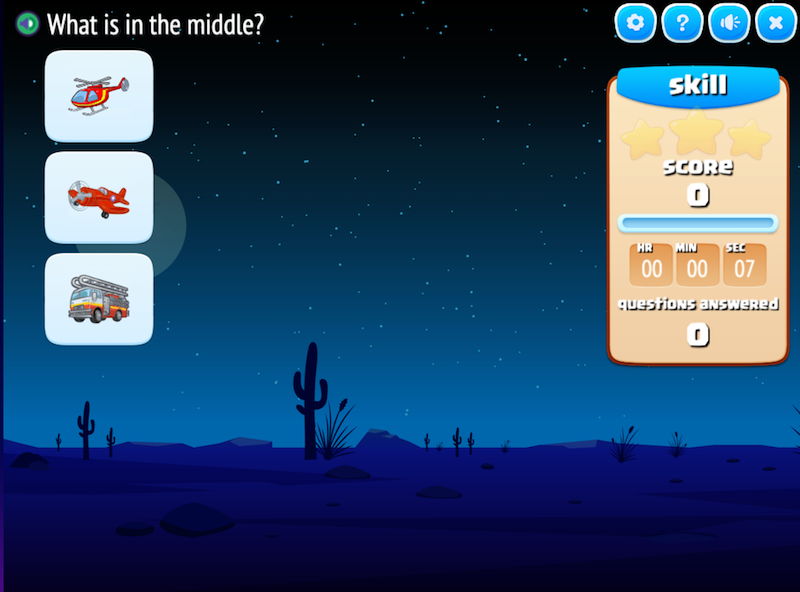Show help with the question mark button
800x592 pixels.
[x=682, y=23]
